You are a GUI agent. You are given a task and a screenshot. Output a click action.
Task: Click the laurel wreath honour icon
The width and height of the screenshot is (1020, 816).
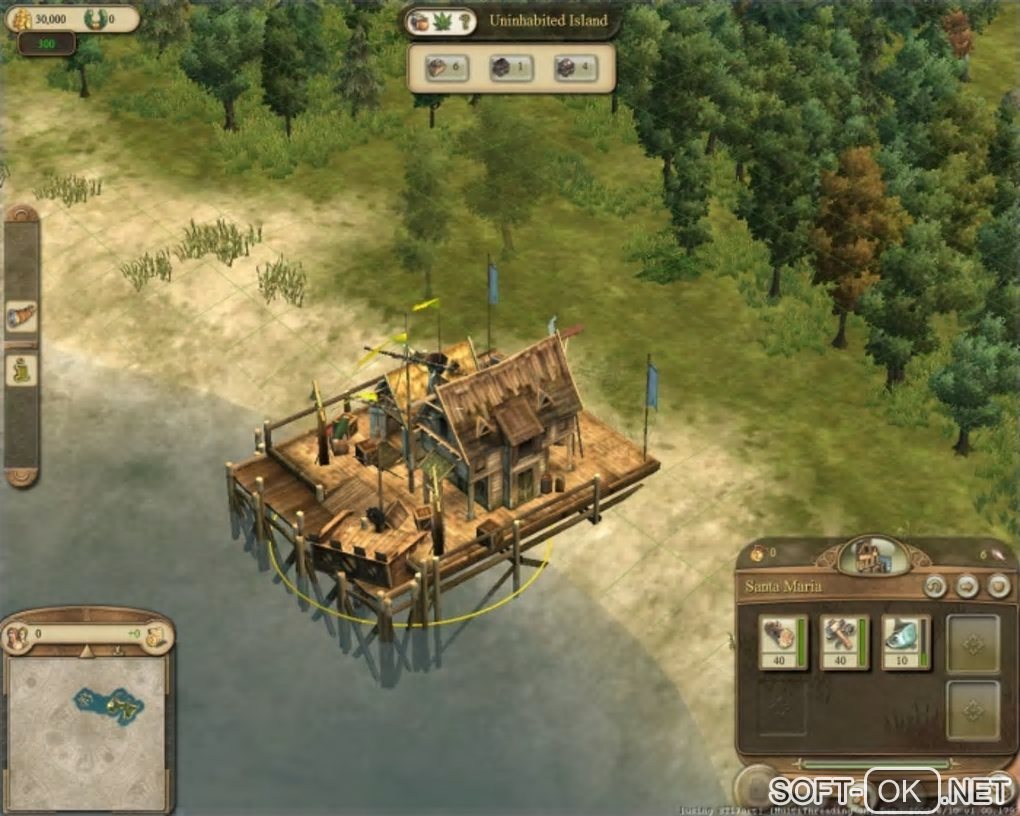(96, 18)
